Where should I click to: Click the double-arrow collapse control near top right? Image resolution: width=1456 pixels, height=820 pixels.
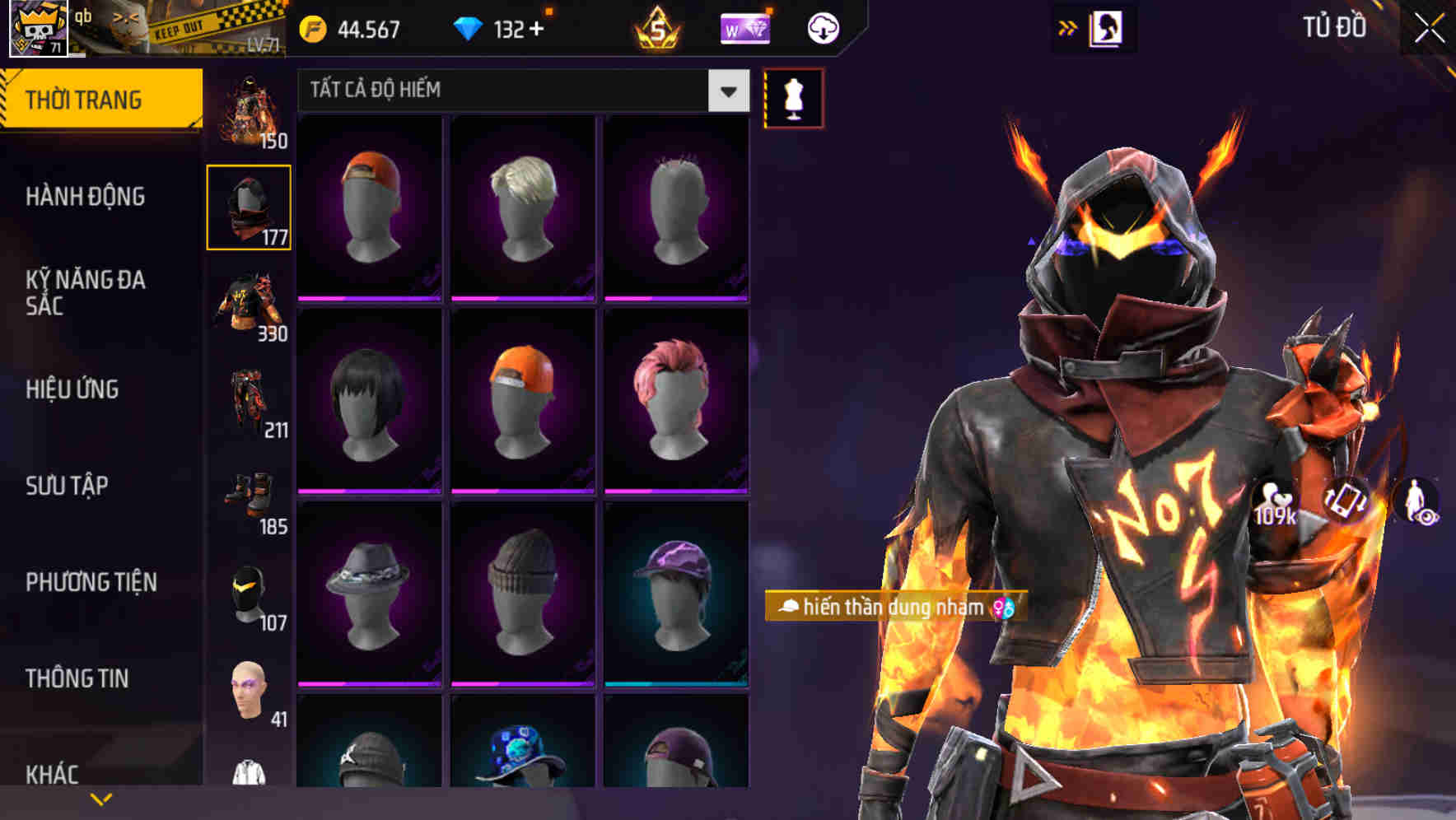click(x=1068, y=26)
